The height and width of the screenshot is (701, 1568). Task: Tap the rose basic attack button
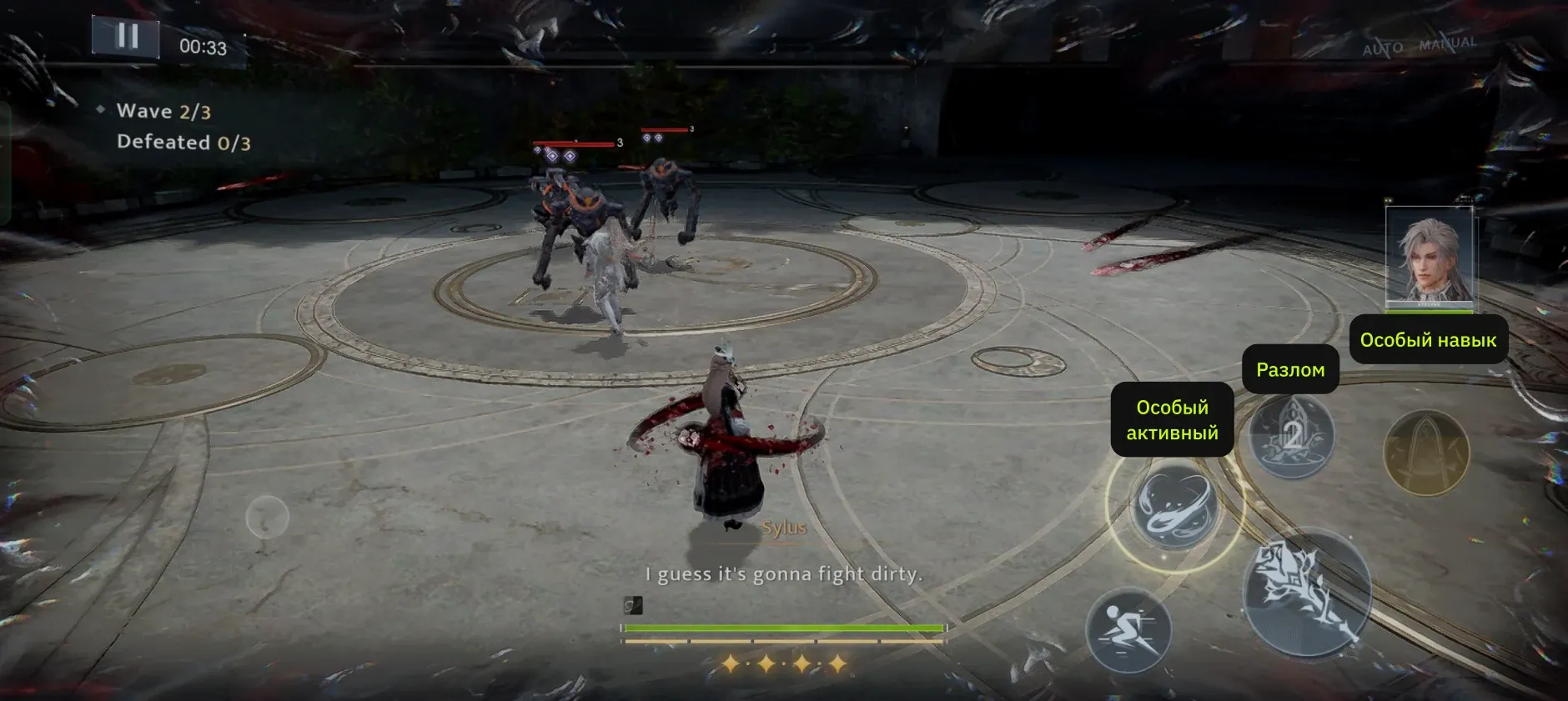pyautogui.click(x=1306, y=591)
